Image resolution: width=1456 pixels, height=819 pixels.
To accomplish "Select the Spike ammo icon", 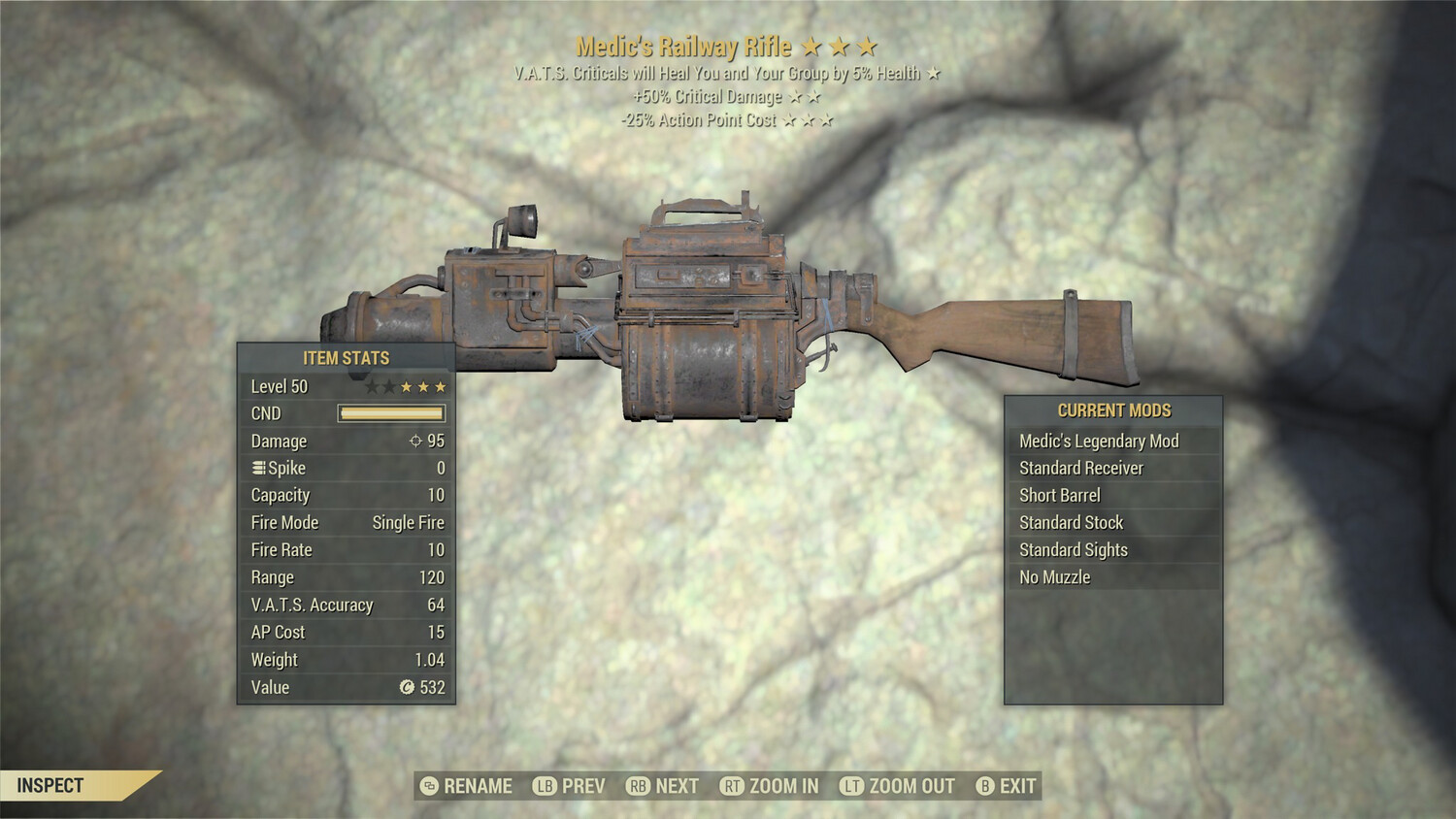I will (x=258, y=467).
